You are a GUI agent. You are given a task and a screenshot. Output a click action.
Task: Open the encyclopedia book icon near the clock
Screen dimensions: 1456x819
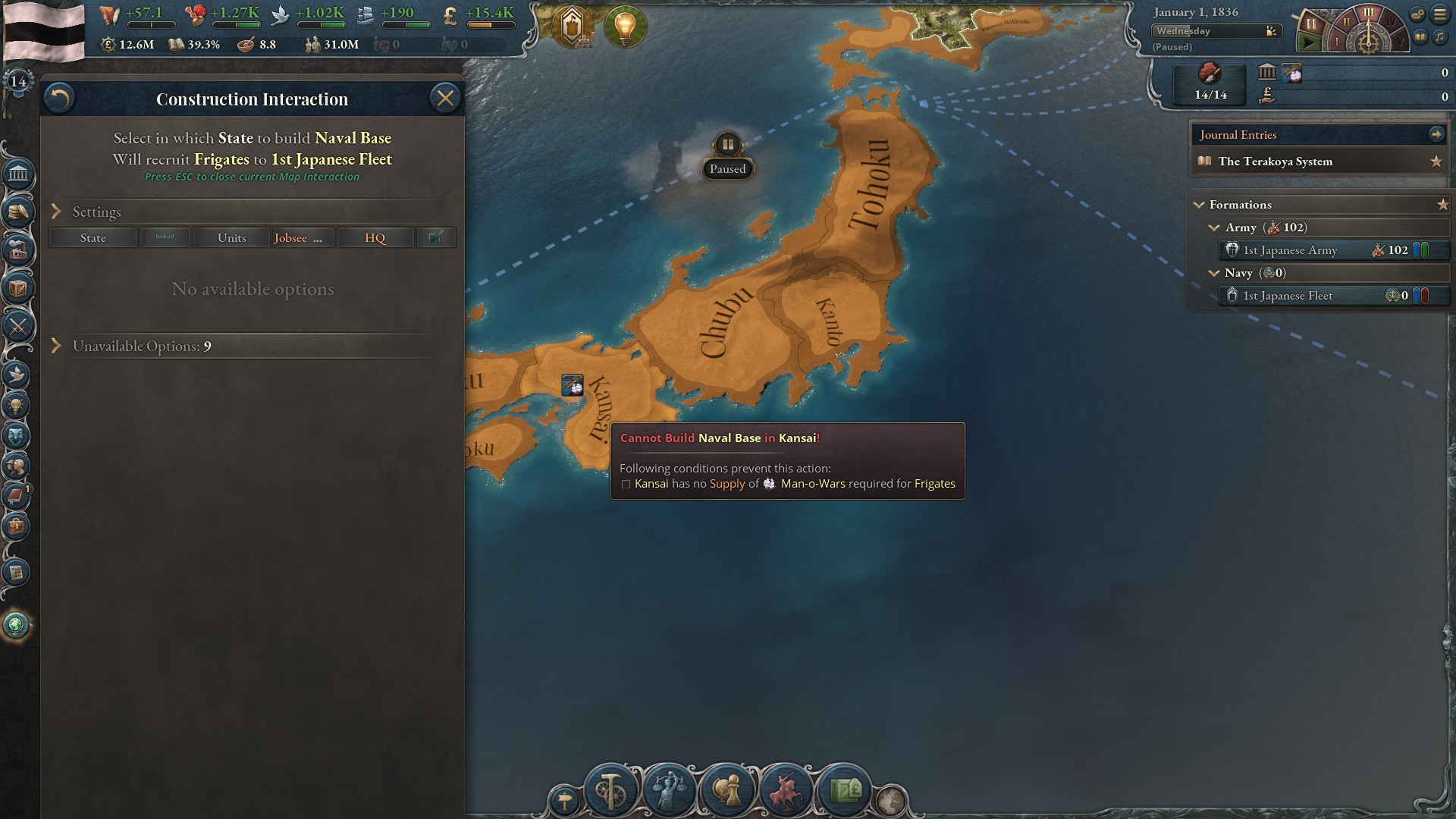[1420, 37]
